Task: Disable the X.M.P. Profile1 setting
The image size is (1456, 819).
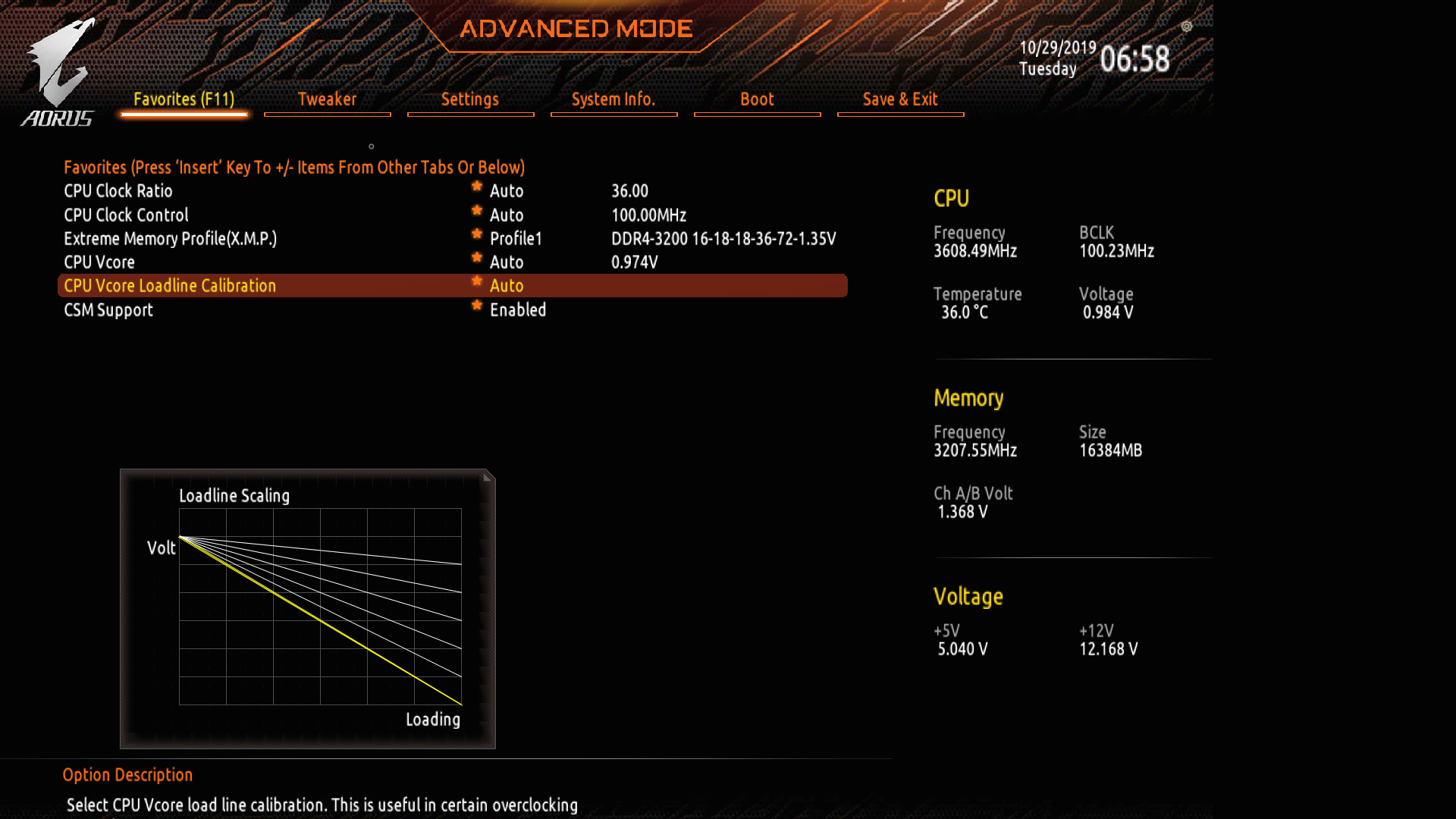Action: tap(516, 238)
